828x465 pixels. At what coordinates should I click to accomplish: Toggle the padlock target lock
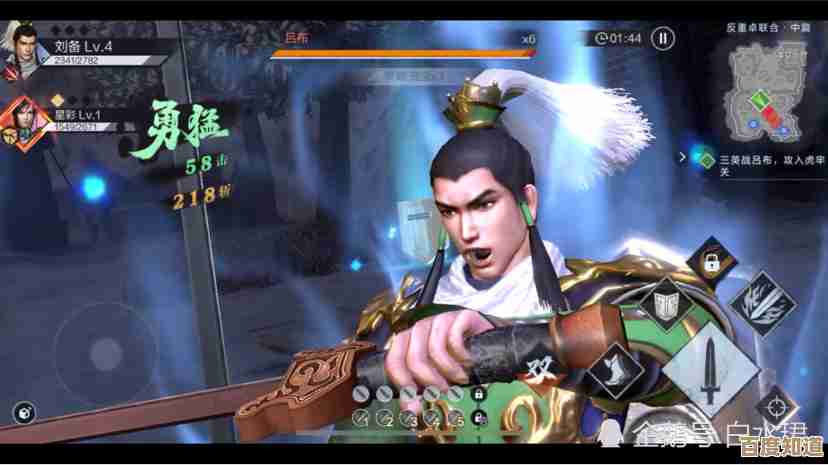click(711, 262)
